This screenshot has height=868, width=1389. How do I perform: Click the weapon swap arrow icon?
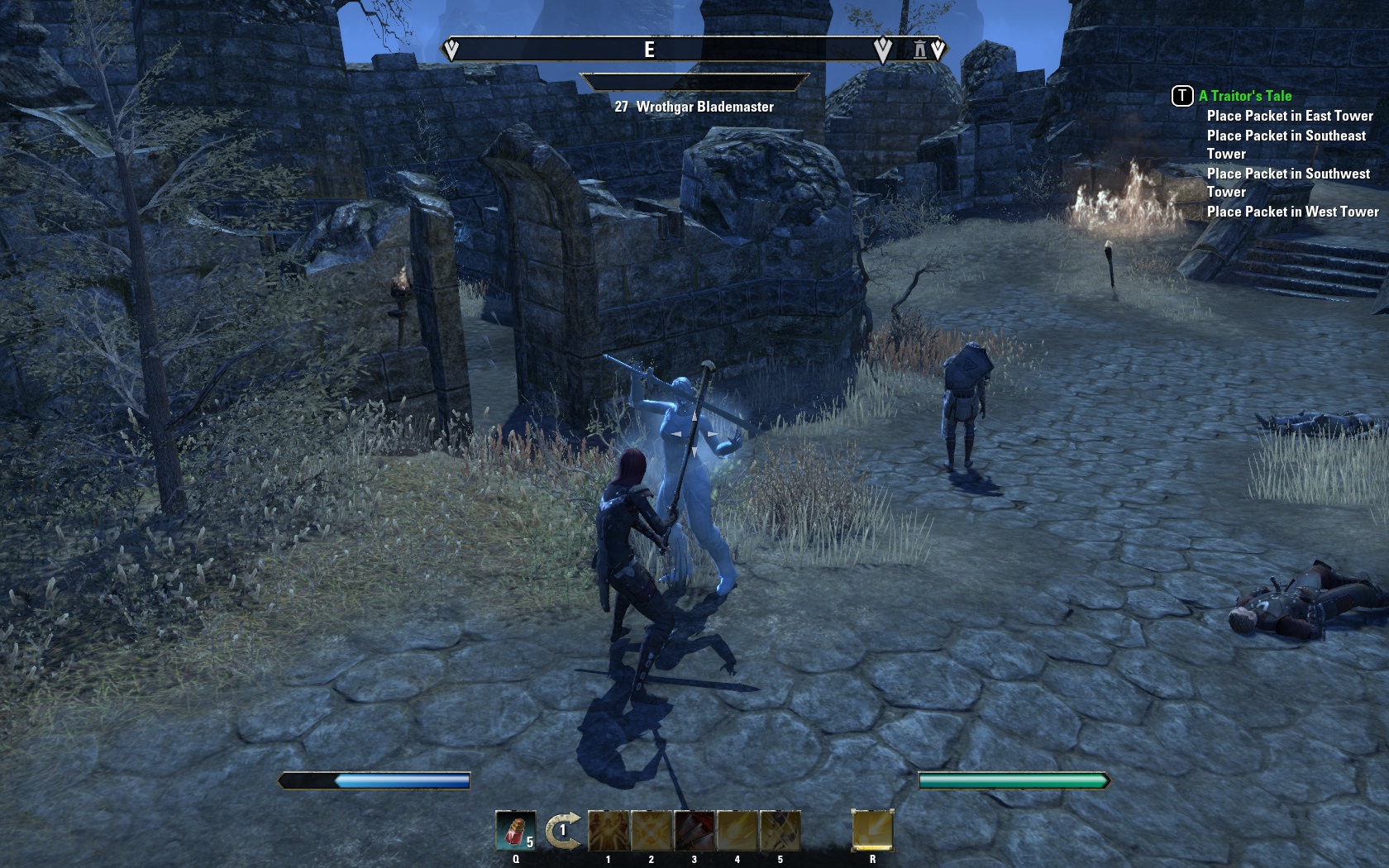pos(562,831)
